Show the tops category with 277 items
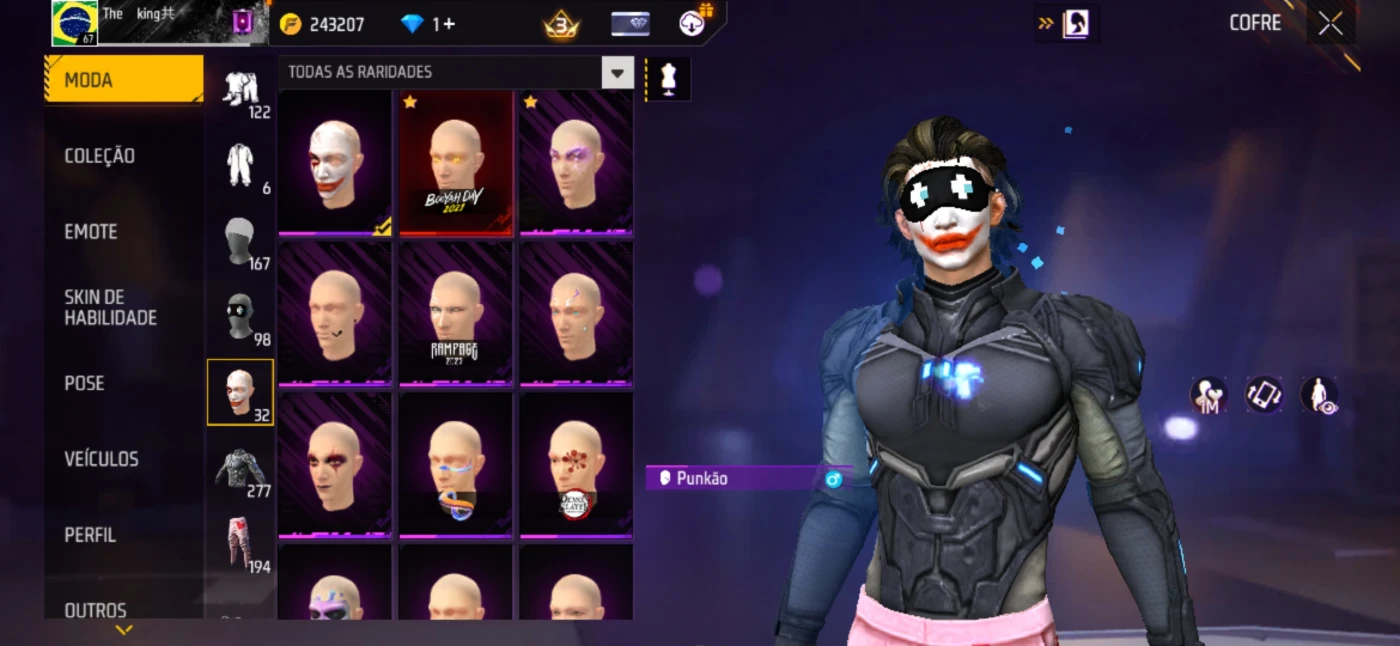1400x646 pixels. point(240,470)
